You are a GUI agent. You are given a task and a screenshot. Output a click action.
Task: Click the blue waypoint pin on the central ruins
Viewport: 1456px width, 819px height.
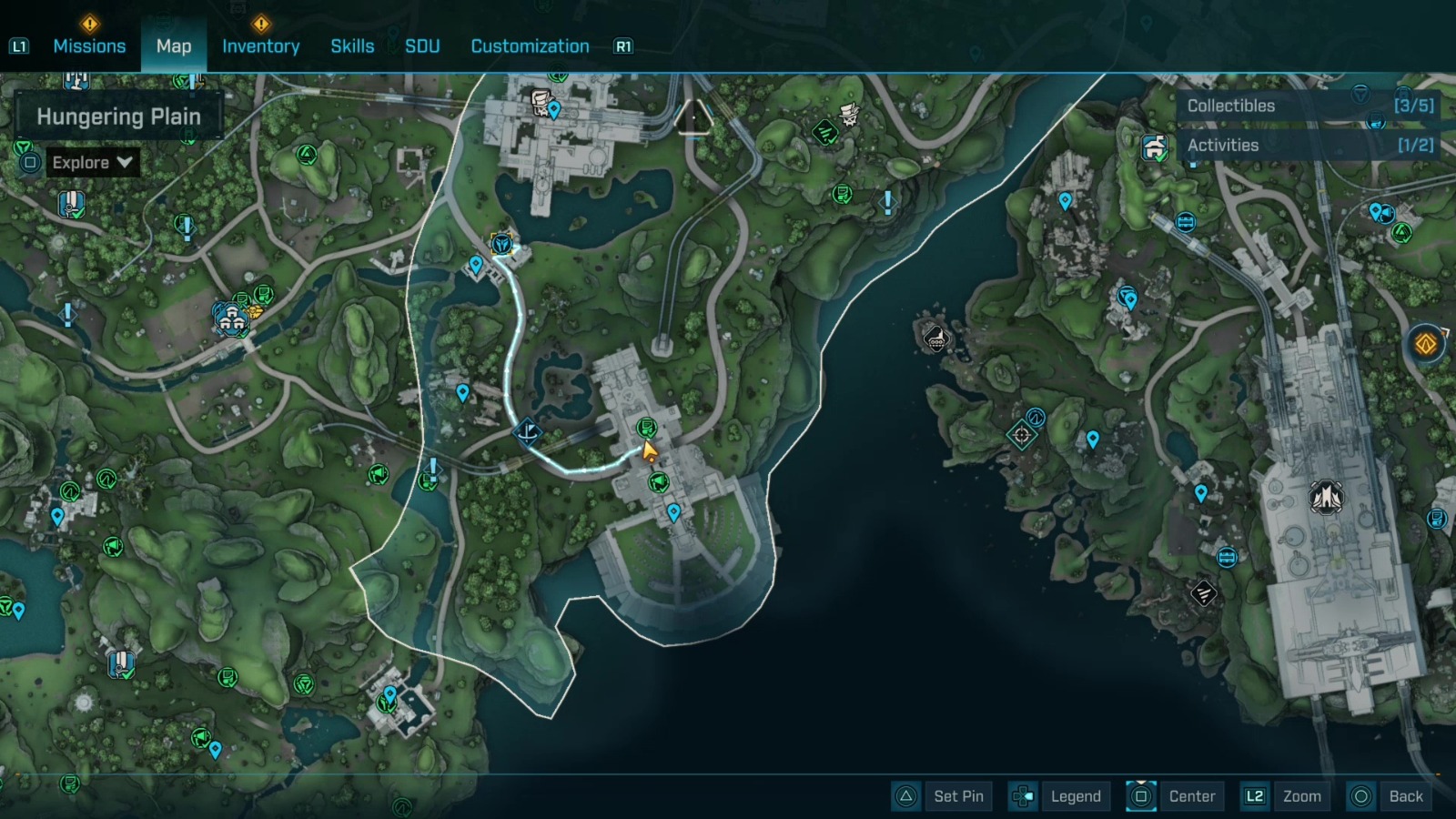tap(673, 511)
